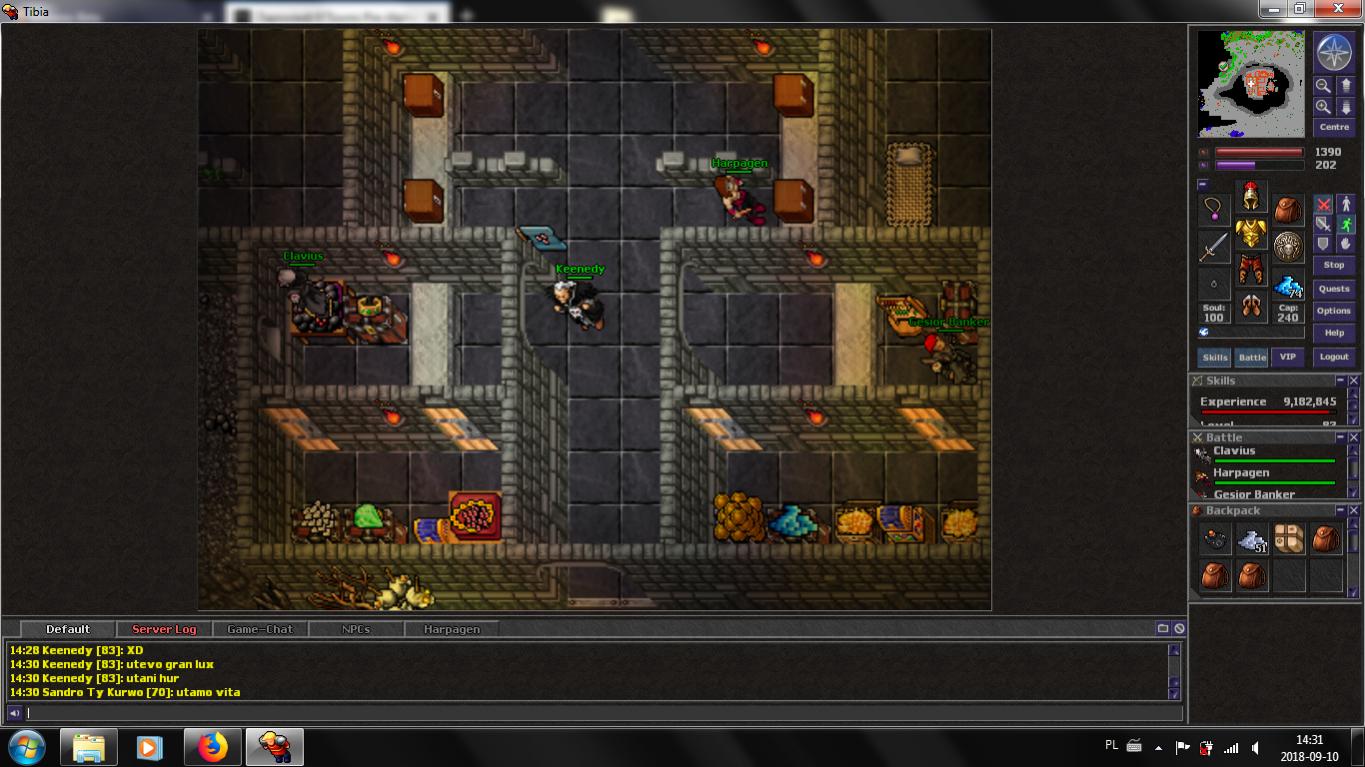Open the Options menu
This screenshot has width=1365, height=767.
[1334, 311]
